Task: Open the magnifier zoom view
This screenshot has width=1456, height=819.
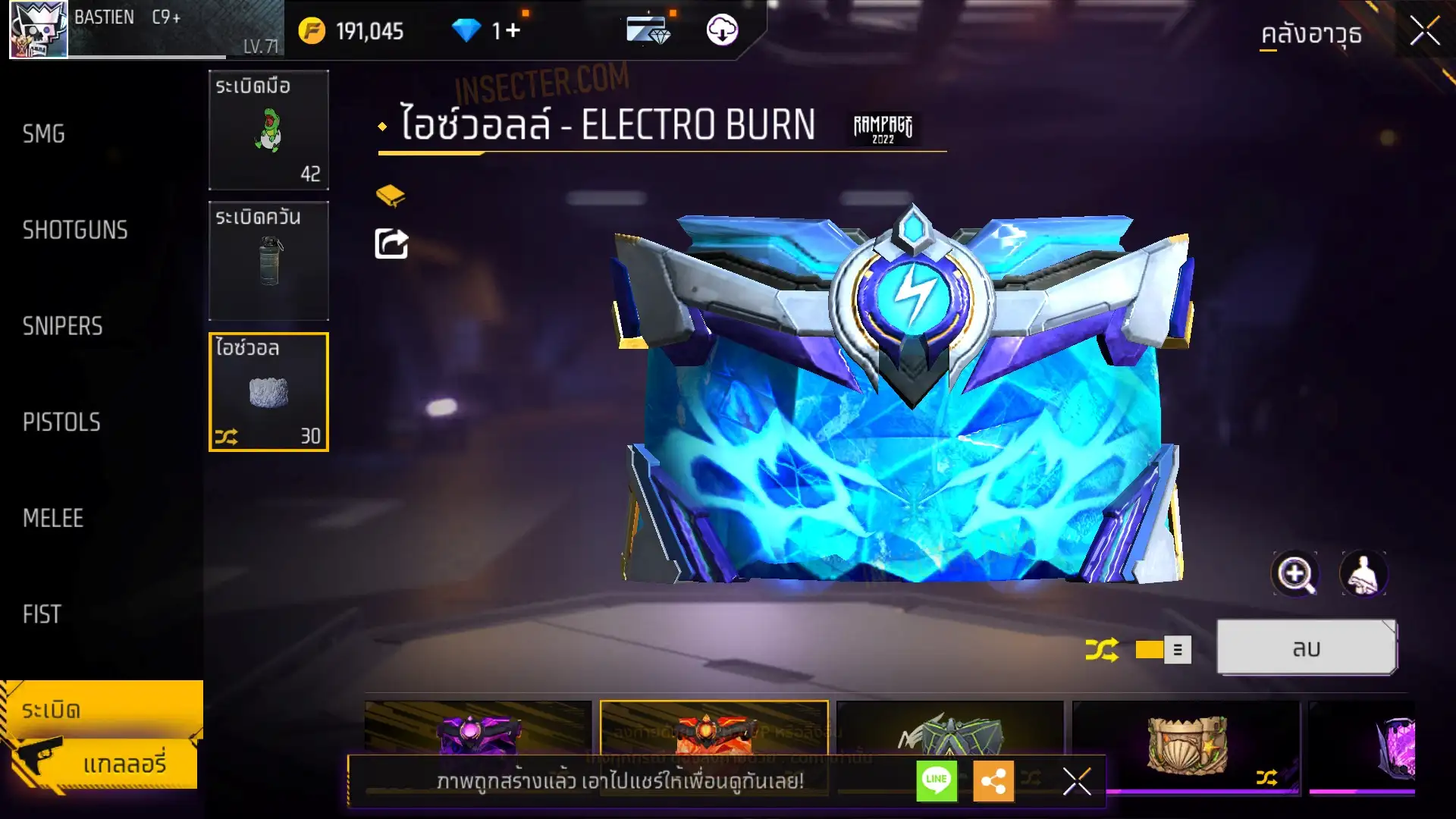Action: point(1294,574)
